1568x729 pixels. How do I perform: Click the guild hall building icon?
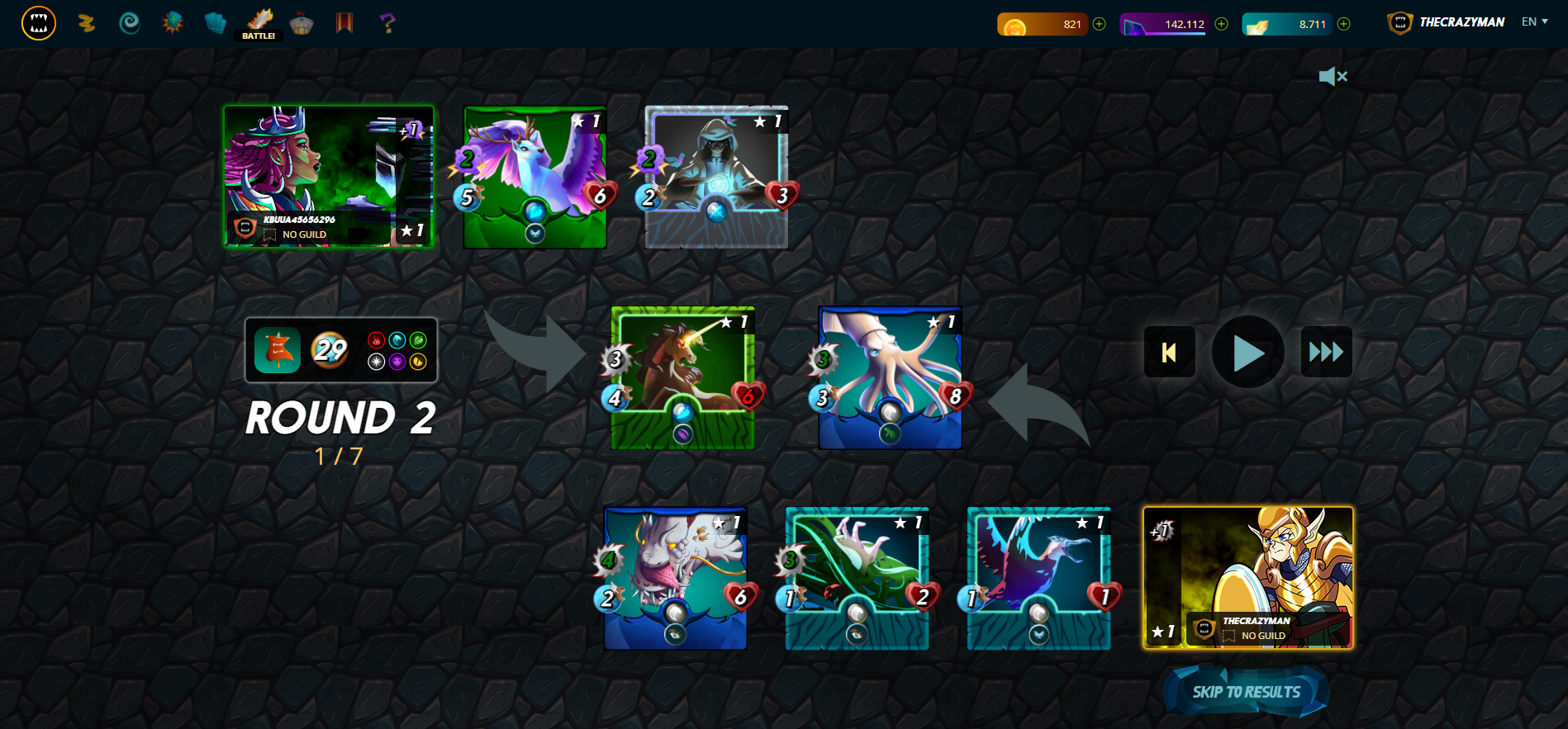point(302,23)
